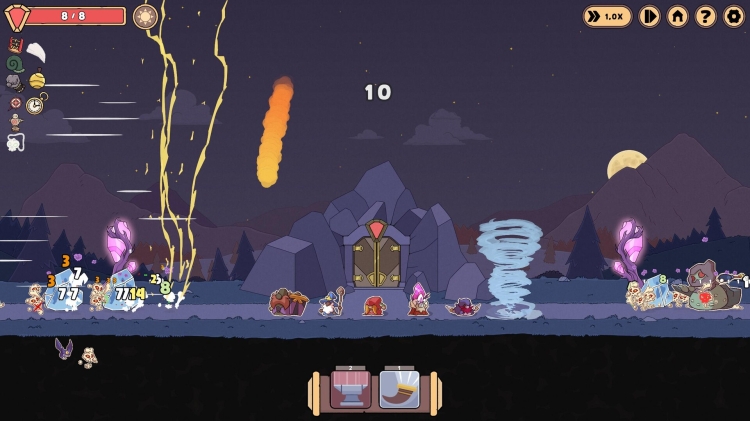The height and width of the screenshot is (422, 750).
Task: Change the 1.0x game speed
Action: [607, 16]
